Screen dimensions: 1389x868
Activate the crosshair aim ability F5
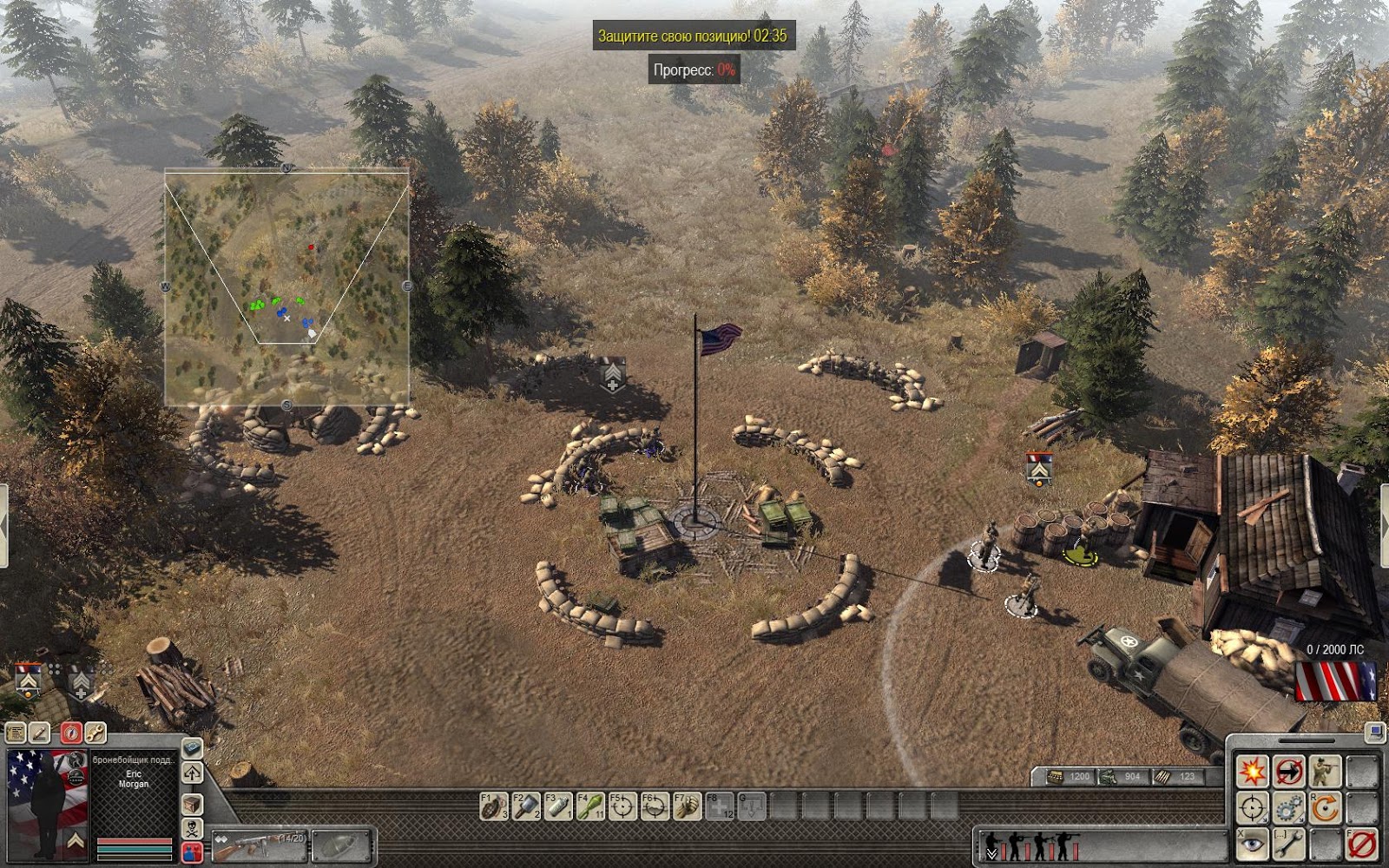pyautogui.click(x=622, y=806)
